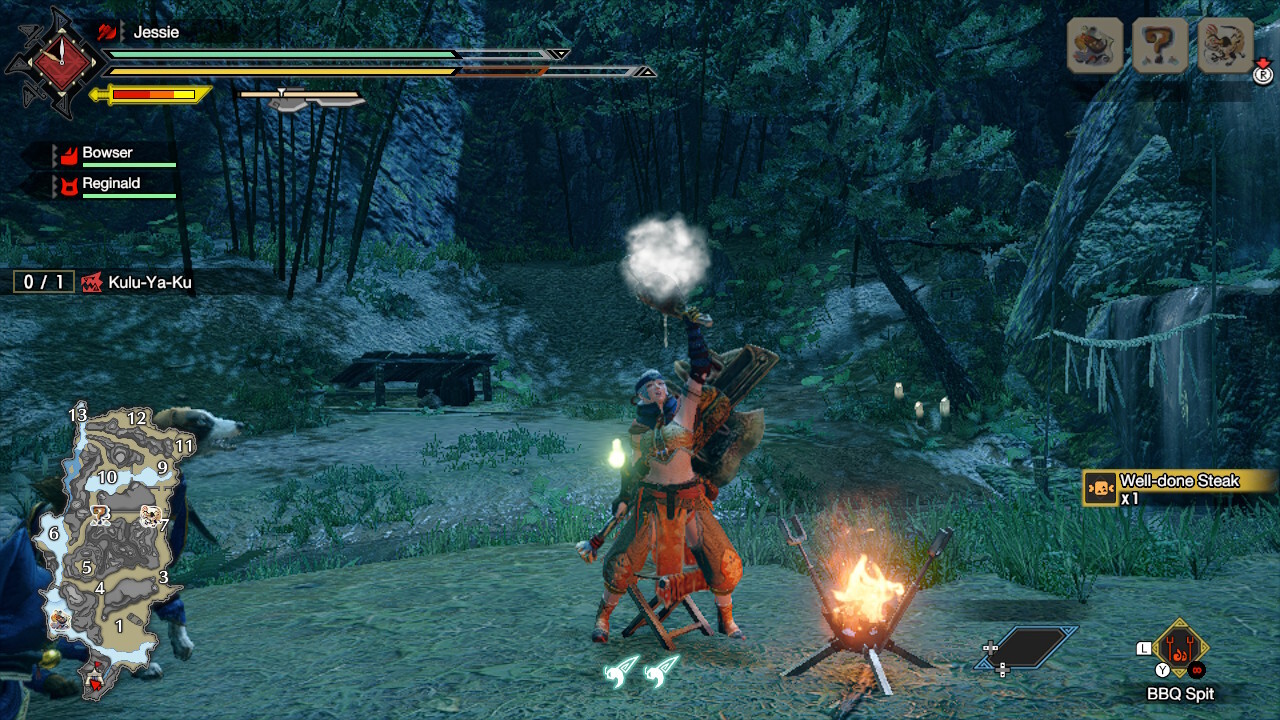Open zone 7 marker on the minimap
The width and height of the screenshot is (1280, 720).
pos(164,523)
